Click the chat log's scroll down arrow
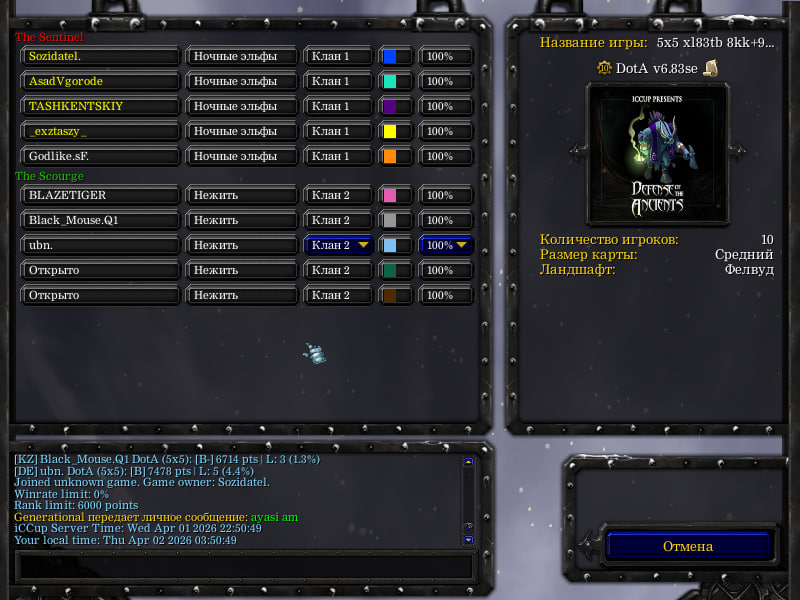The height and width of the screenshot is (600, 800). 468,539
